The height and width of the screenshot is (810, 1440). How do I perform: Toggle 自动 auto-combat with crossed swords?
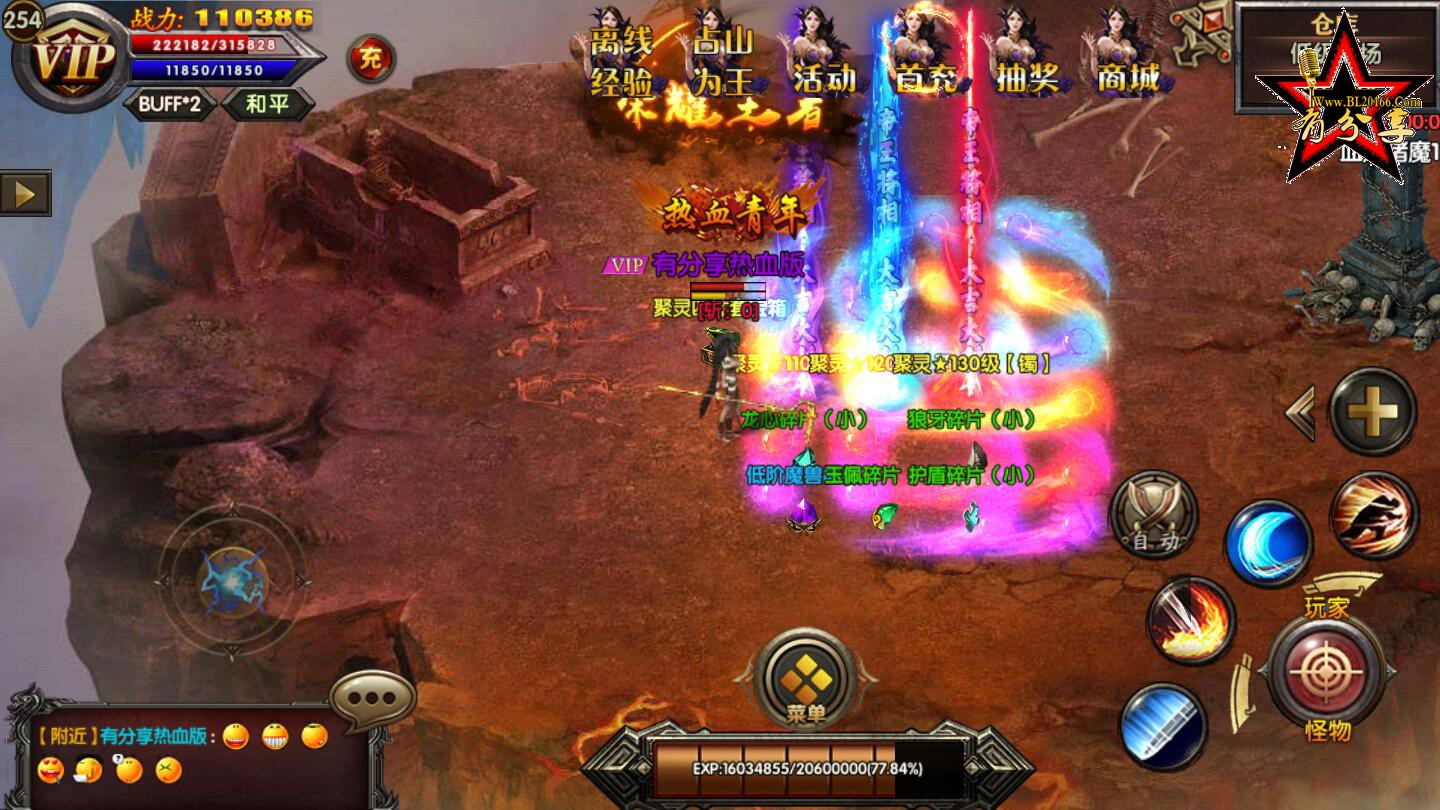click(x=1154, y=515)
